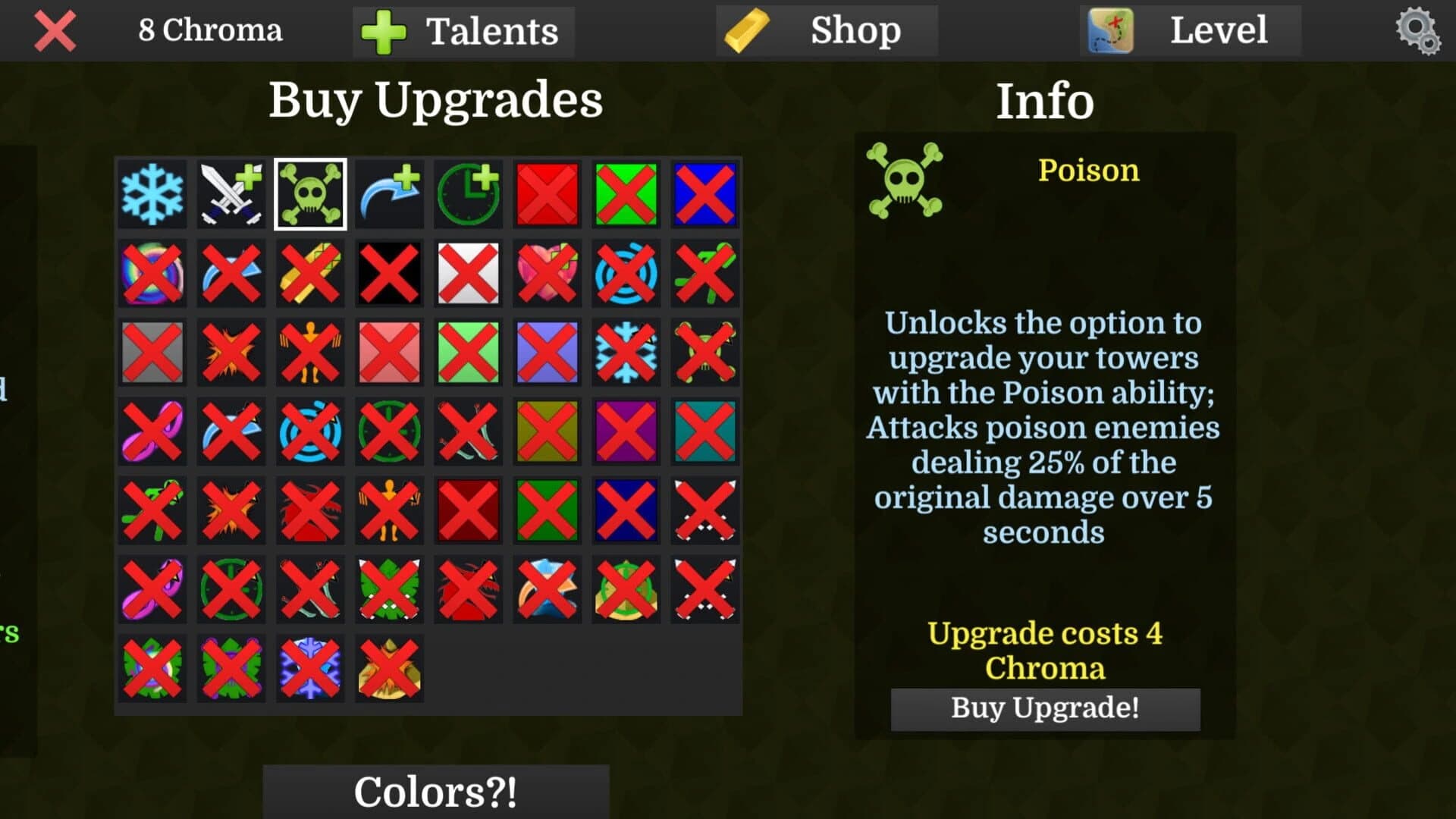Select the locked heart upgrade icon
This screenshot has height=819, width=1456.
tap(547, 273)
